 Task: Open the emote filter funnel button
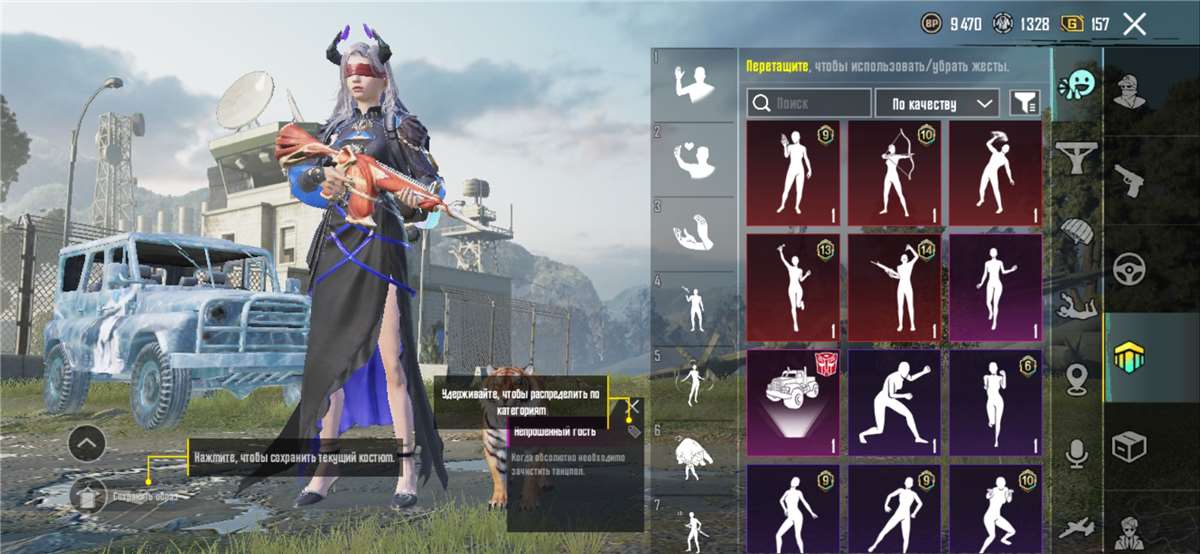click(x=1023, y=102)
